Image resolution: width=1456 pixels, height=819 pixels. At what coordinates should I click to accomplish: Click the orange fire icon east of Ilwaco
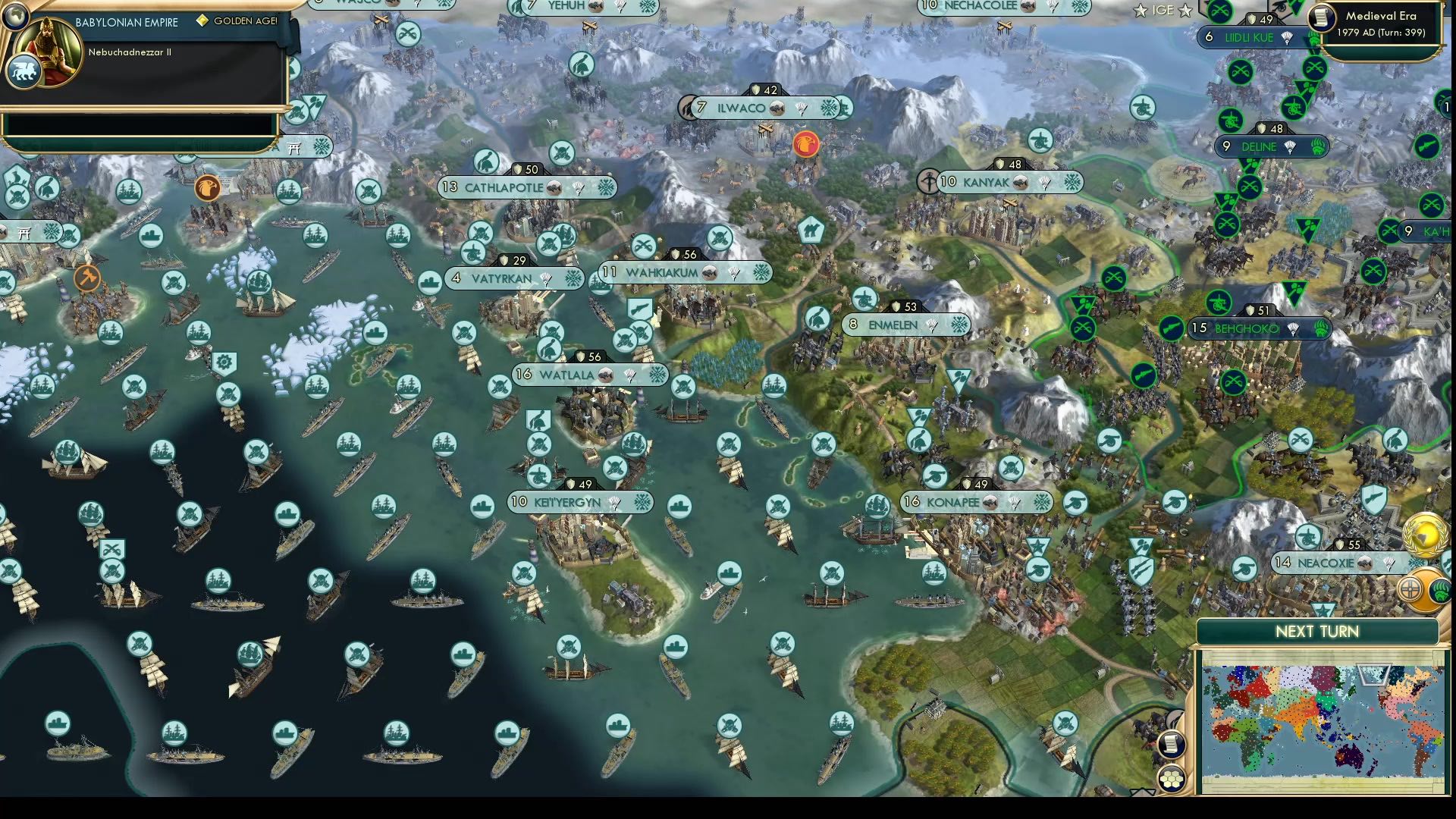click(805, 144)
